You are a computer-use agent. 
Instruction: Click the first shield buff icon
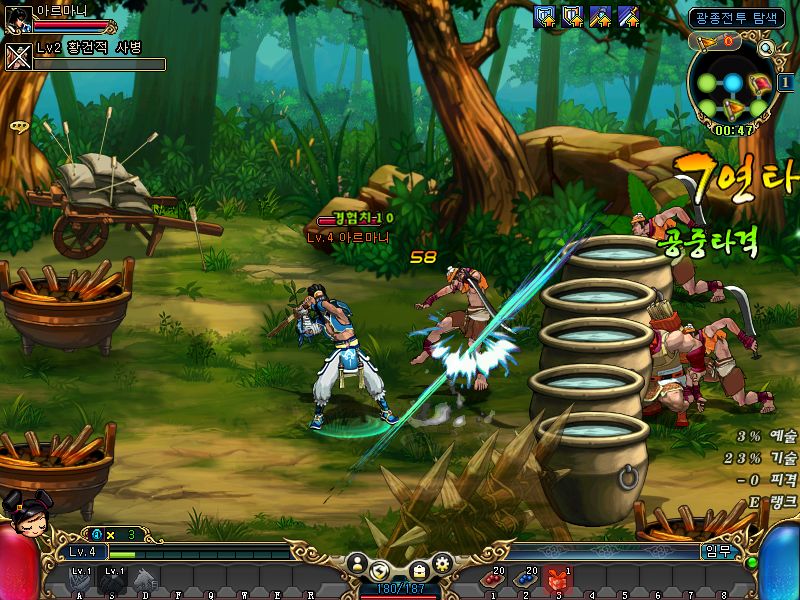tap(545, 16)
